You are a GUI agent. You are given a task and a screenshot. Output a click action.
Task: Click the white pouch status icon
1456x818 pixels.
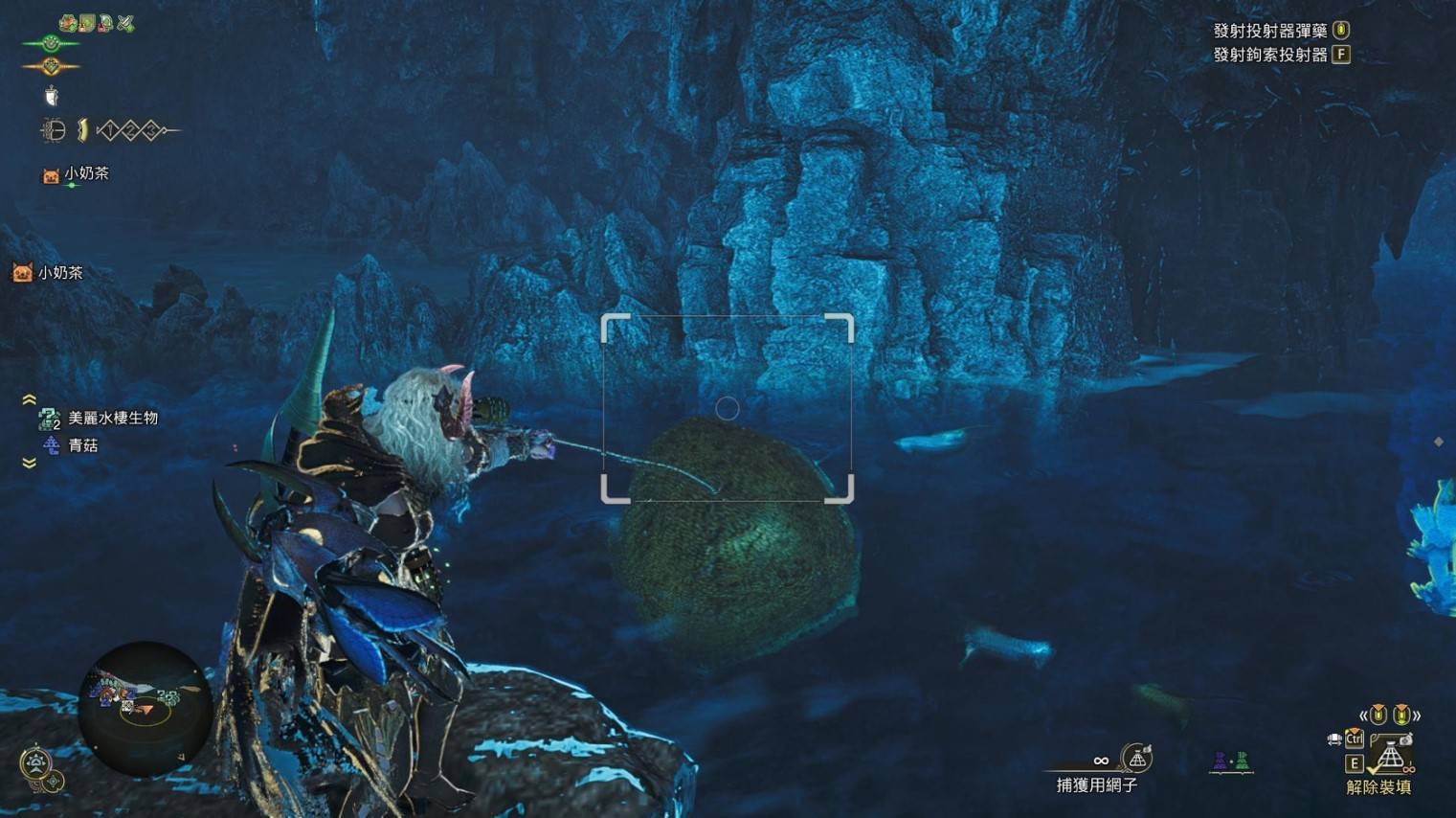[52, 96]
